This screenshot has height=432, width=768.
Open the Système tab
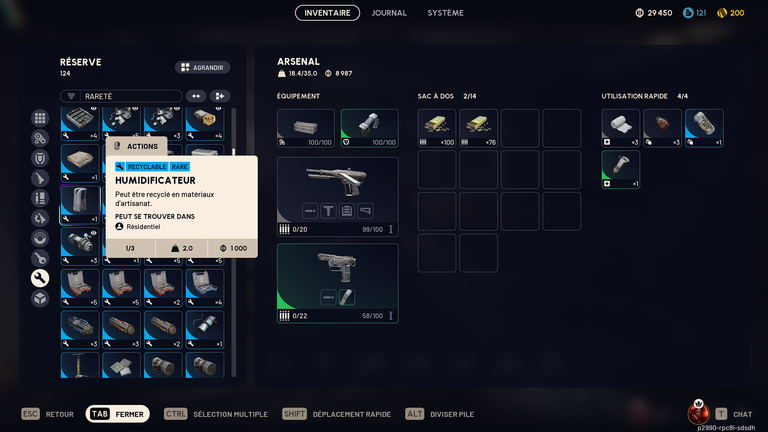pyautogui.click(x=445, y=13)
